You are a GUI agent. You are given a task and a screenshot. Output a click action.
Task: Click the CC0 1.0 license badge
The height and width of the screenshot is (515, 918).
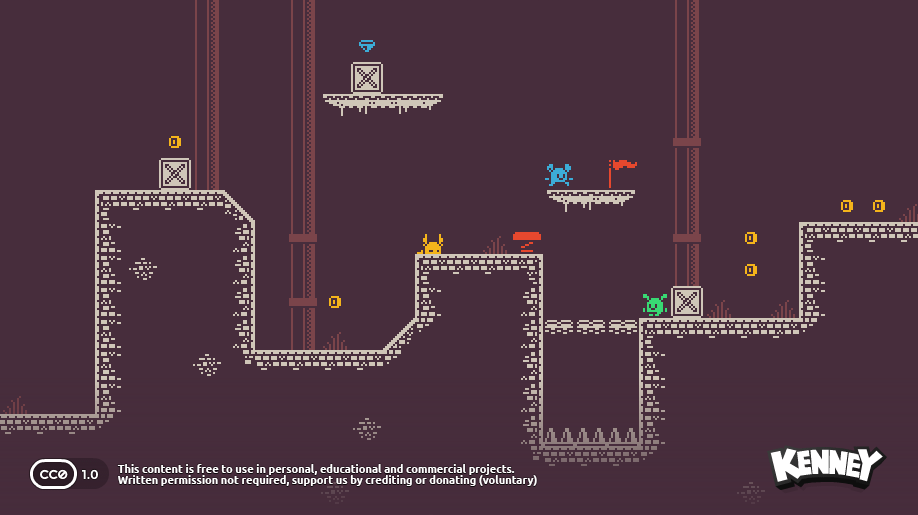[x=68, y=474]
